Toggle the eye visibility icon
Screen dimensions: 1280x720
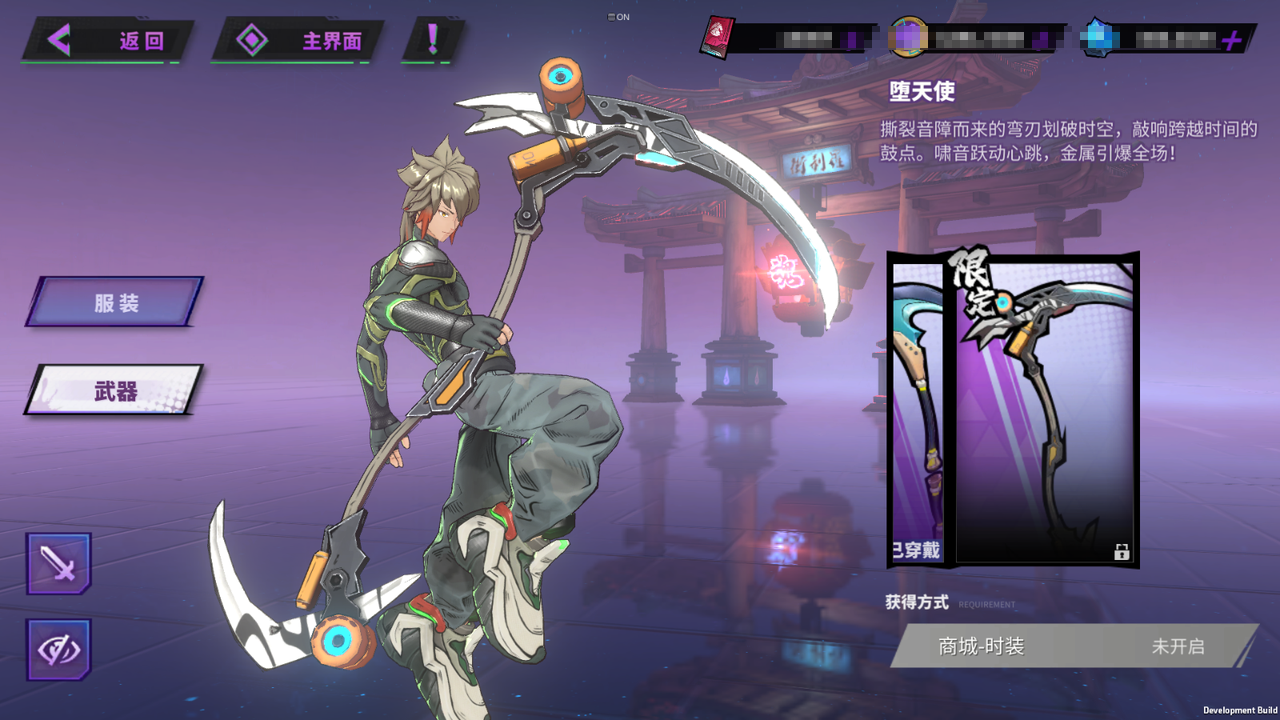point(59,650)
